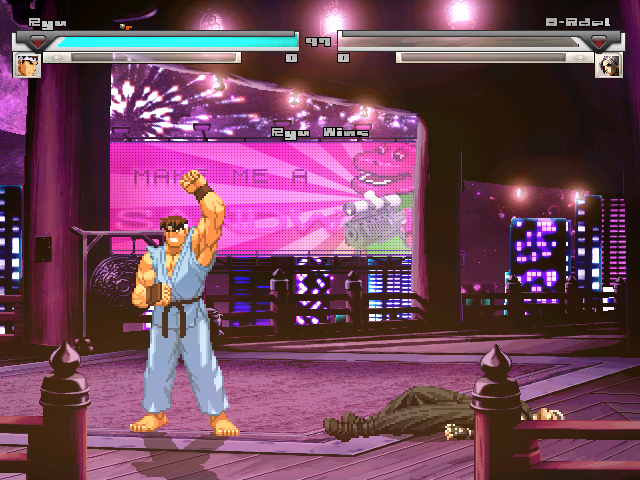Select the defeated opponent's portrait icon
640x480 pixels.
609,65
